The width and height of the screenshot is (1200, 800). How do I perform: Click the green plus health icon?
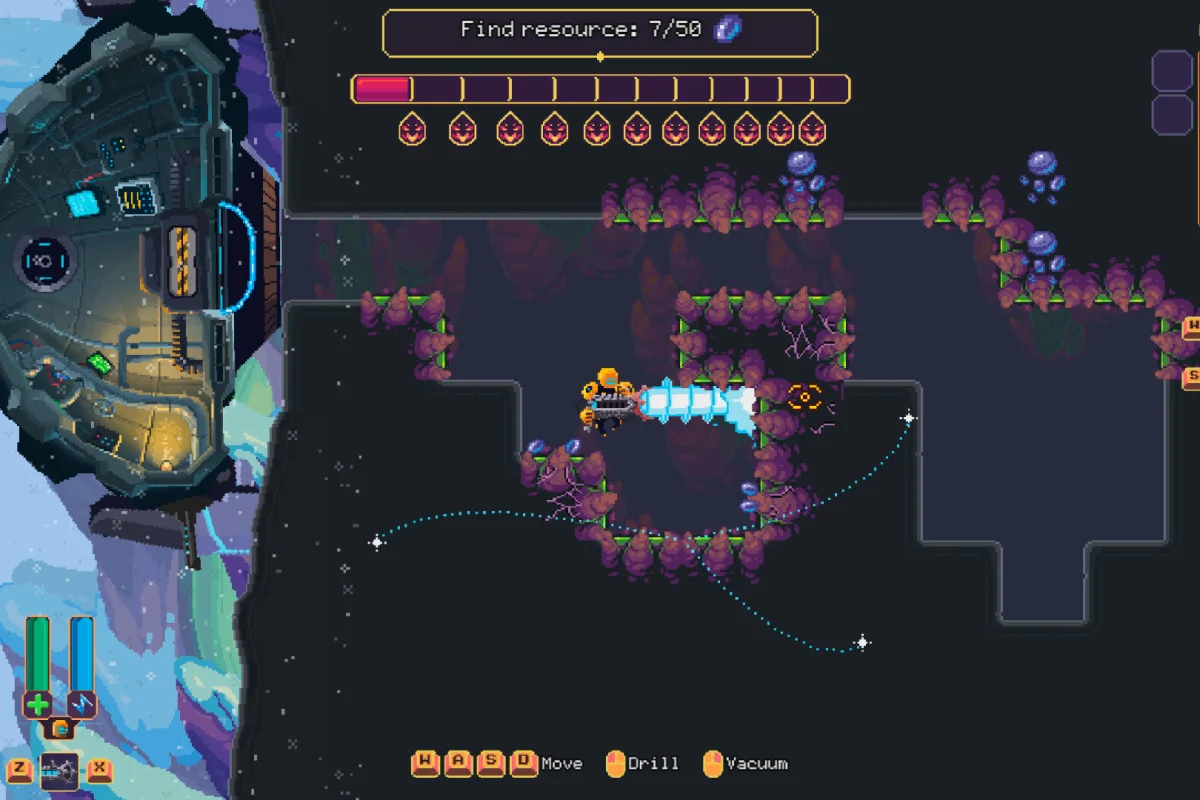(38, 704)
